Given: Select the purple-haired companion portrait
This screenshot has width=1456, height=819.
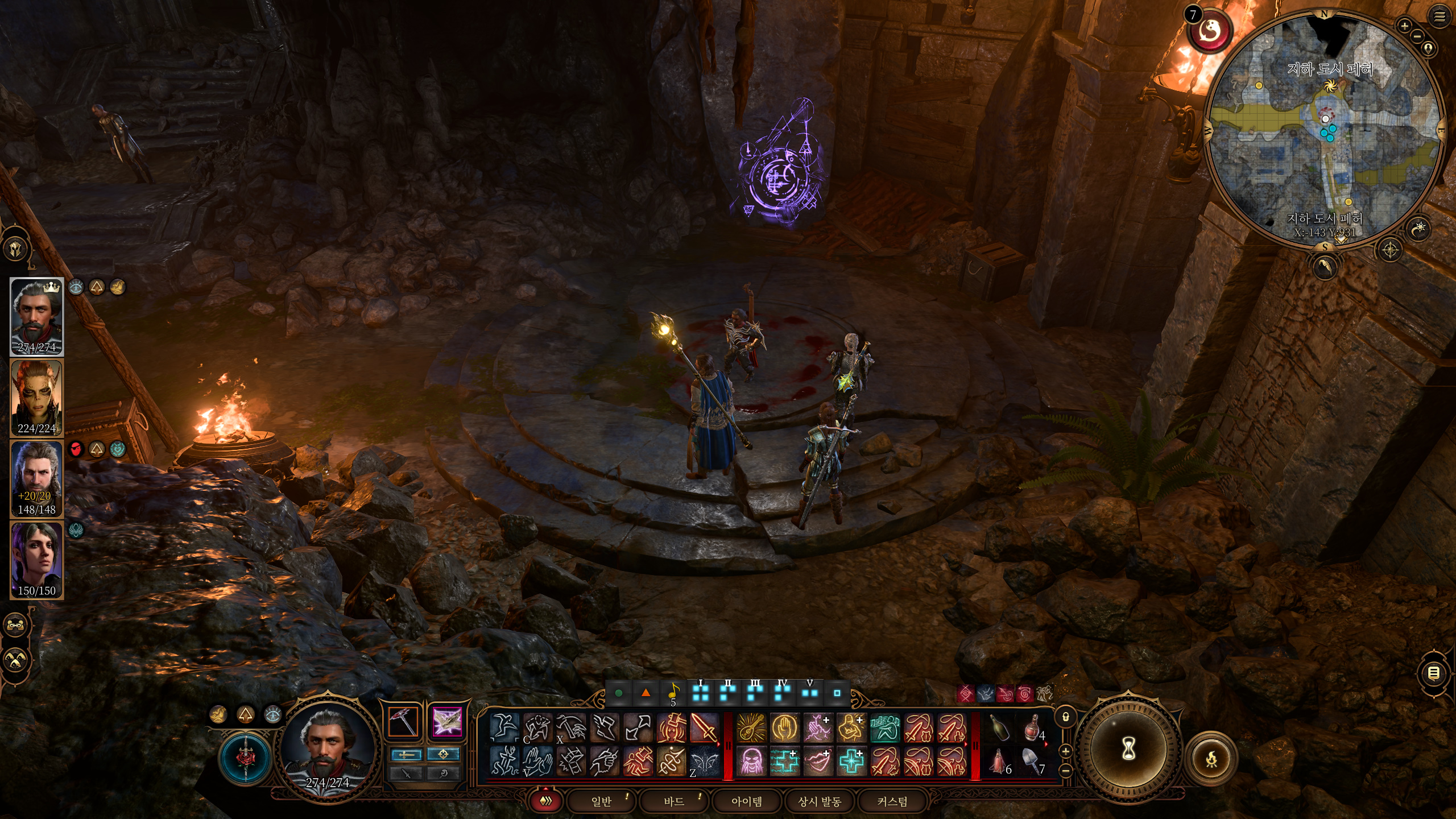Looking at the screenshot, I should click(37, 560).
